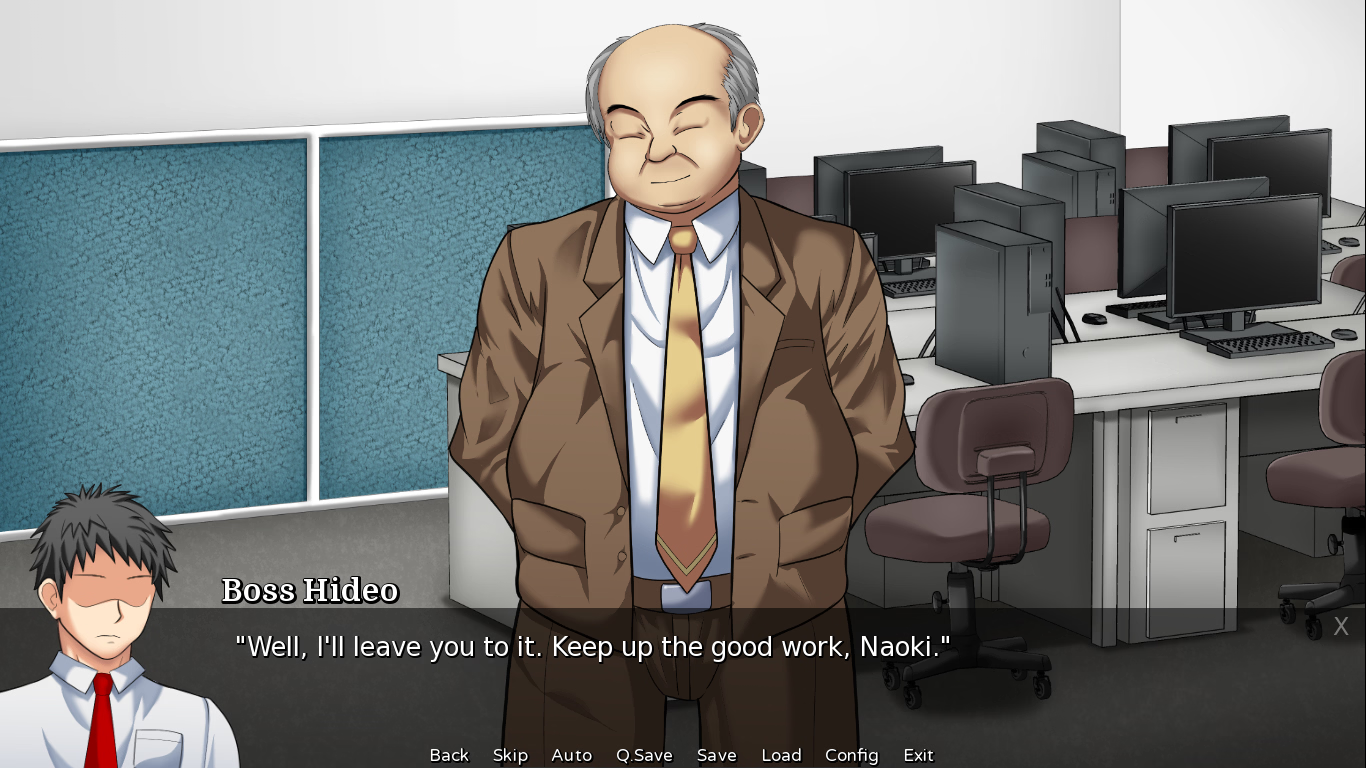Open the Load menu
The height and width of the screenshot is (768, 1366).
tap(781, 755)
